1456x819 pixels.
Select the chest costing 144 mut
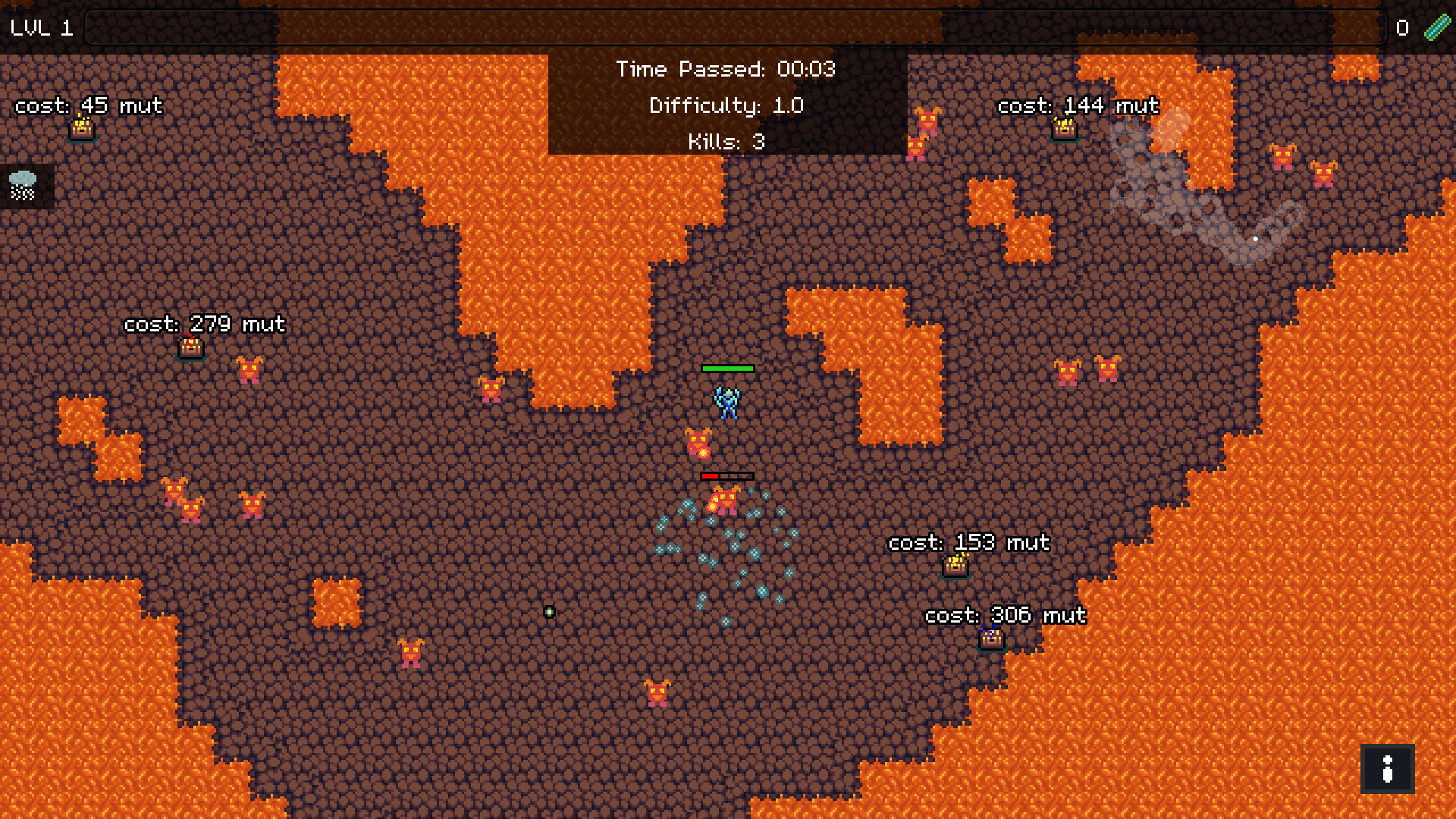[1063, 130]
